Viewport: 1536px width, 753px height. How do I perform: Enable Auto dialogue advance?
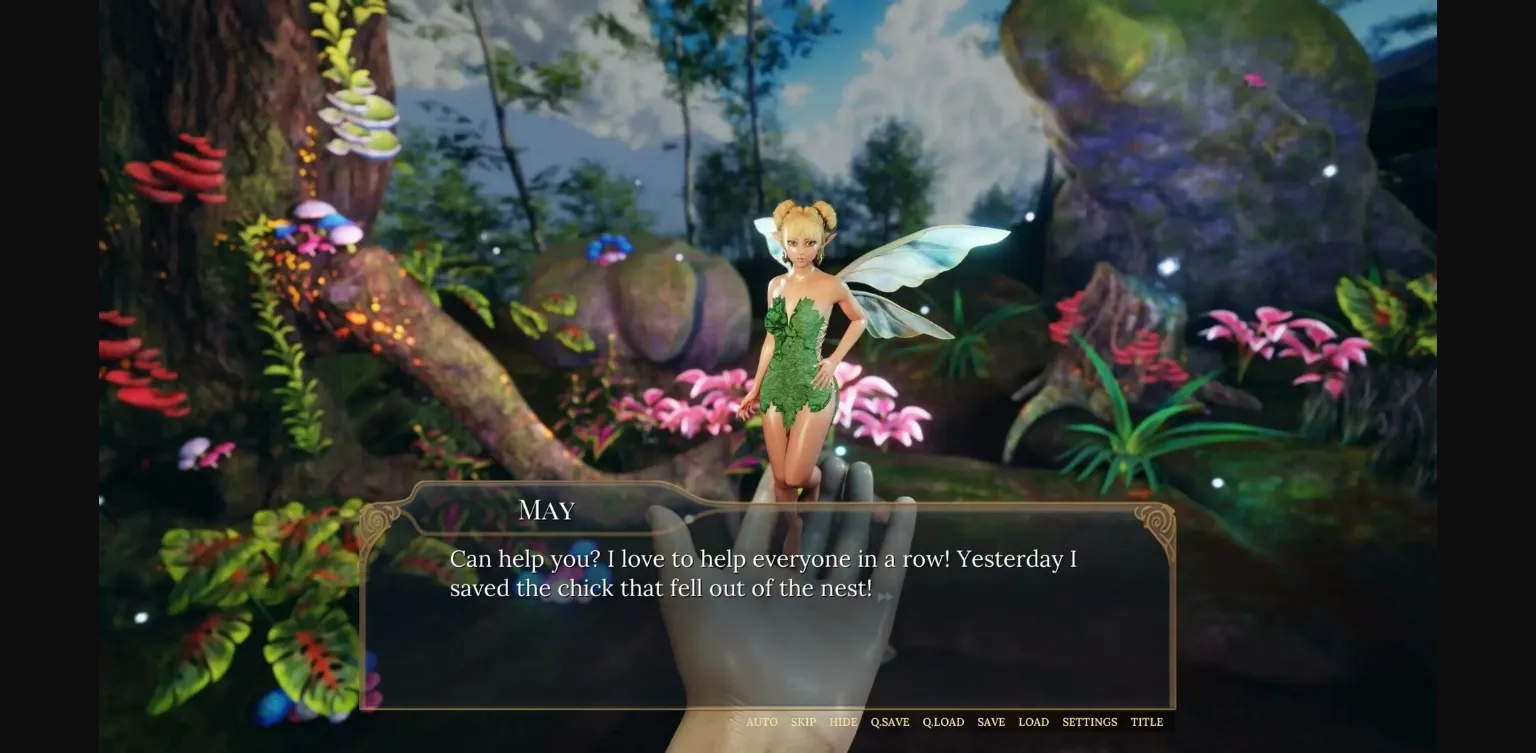coord(761,722)
